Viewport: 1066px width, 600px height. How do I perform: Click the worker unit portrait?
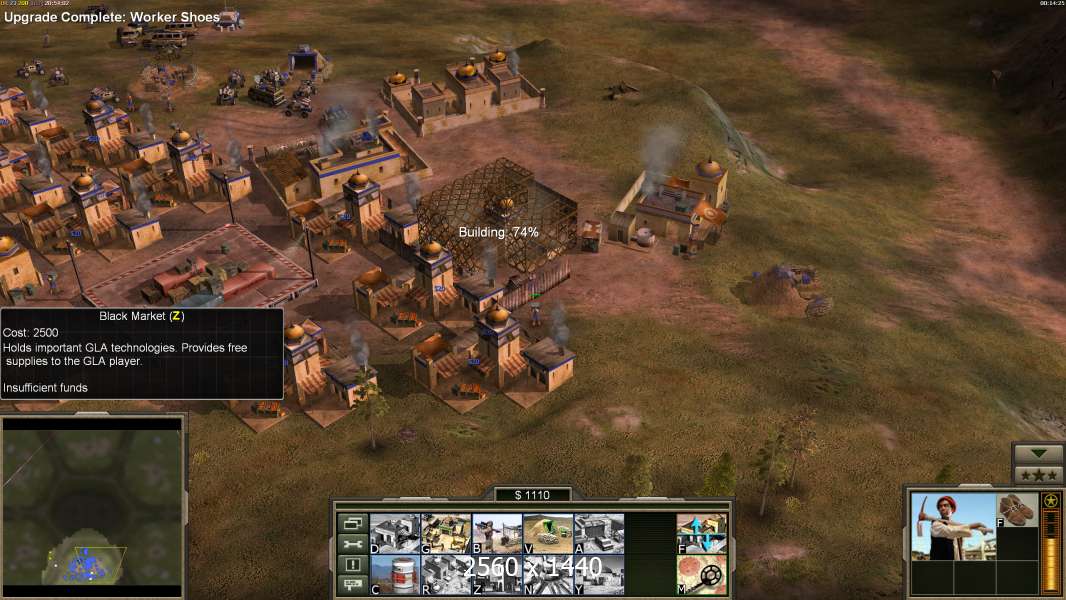(953, 526)
